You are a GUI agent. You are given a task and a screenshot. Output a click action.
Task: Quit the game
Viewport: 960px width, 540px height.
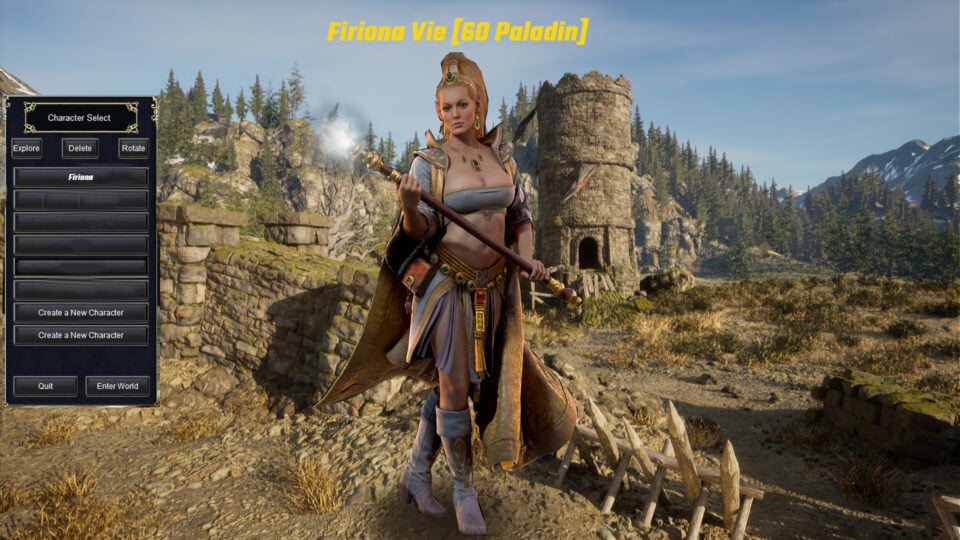click(x=45, y=386)
